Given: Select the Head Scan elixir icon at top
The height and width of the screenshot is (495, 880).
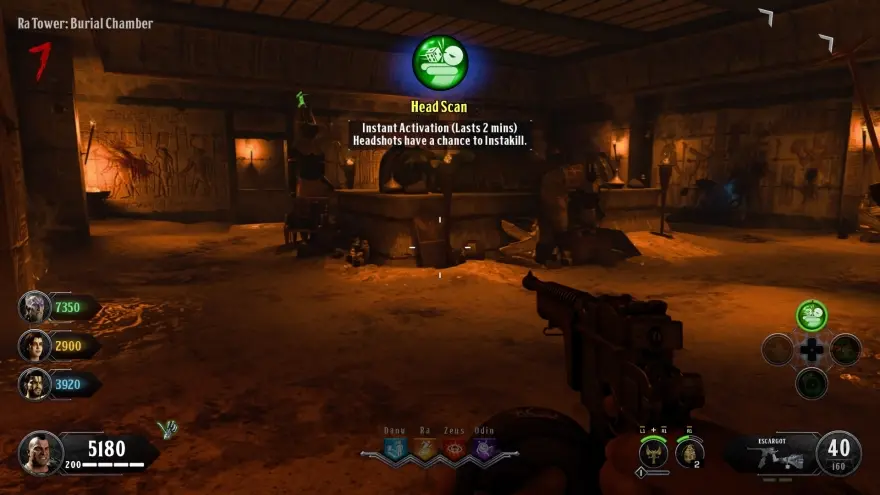Looking at the screenshot, I should [x=440, y=62].
